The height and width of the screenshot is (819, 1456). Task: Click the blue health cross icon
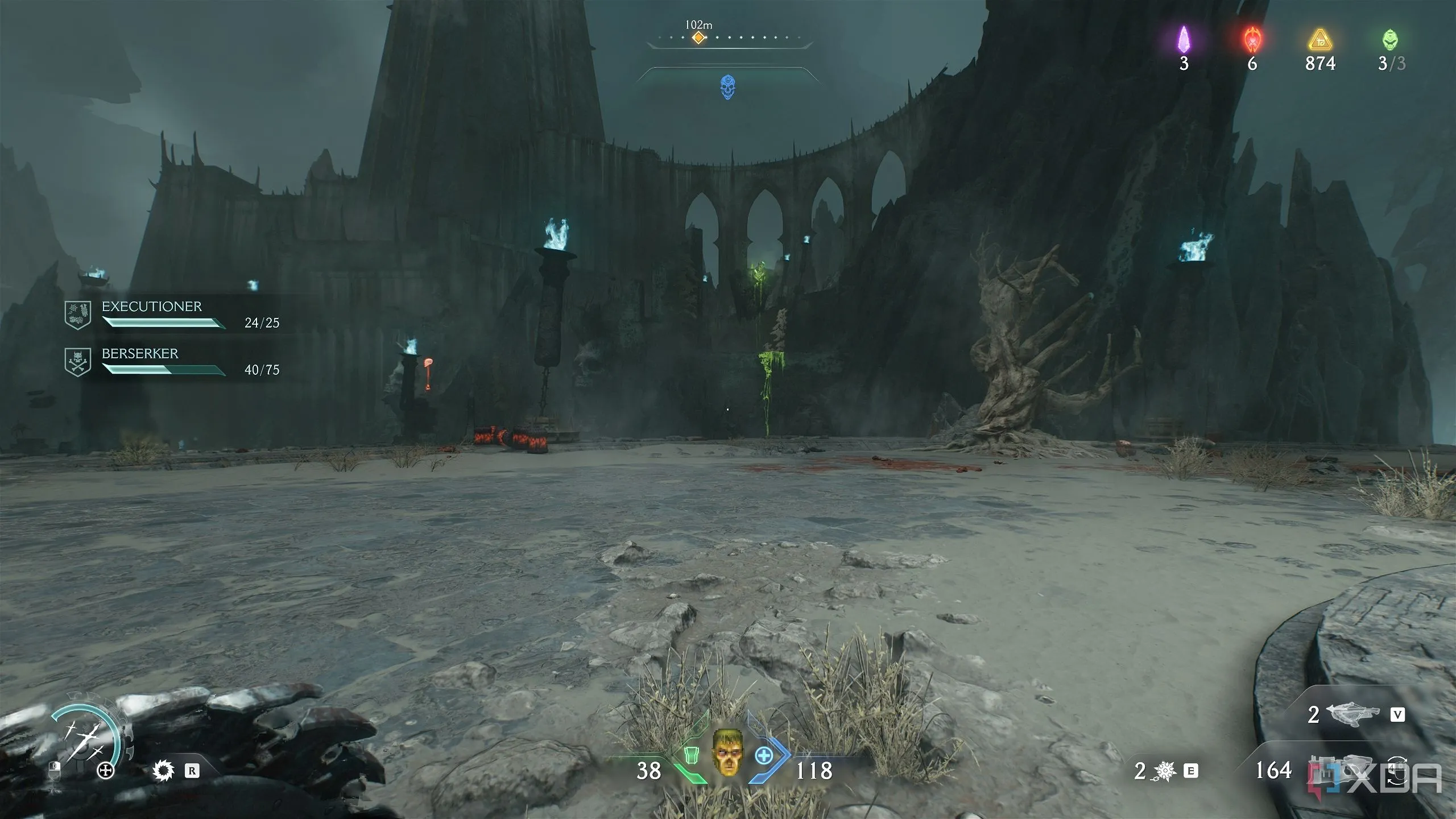pyautogui.click(x=764, y=756)
